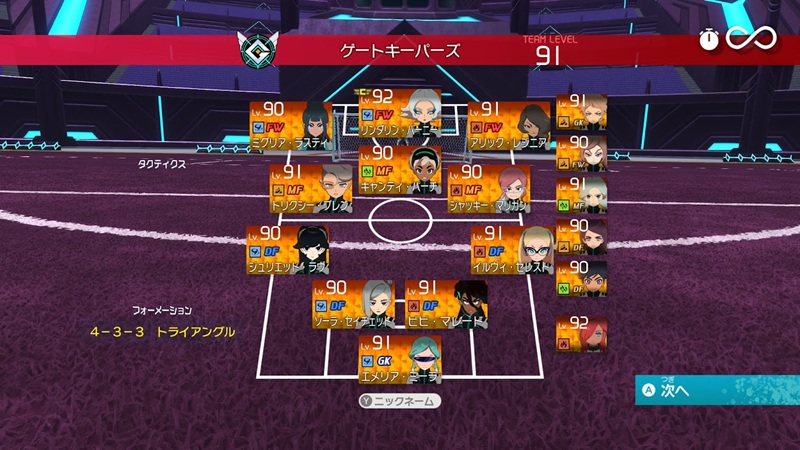Viewport: 800px width, 450px height.
Task: Toggle the ニックネーム nickname display
Action: 400,401
